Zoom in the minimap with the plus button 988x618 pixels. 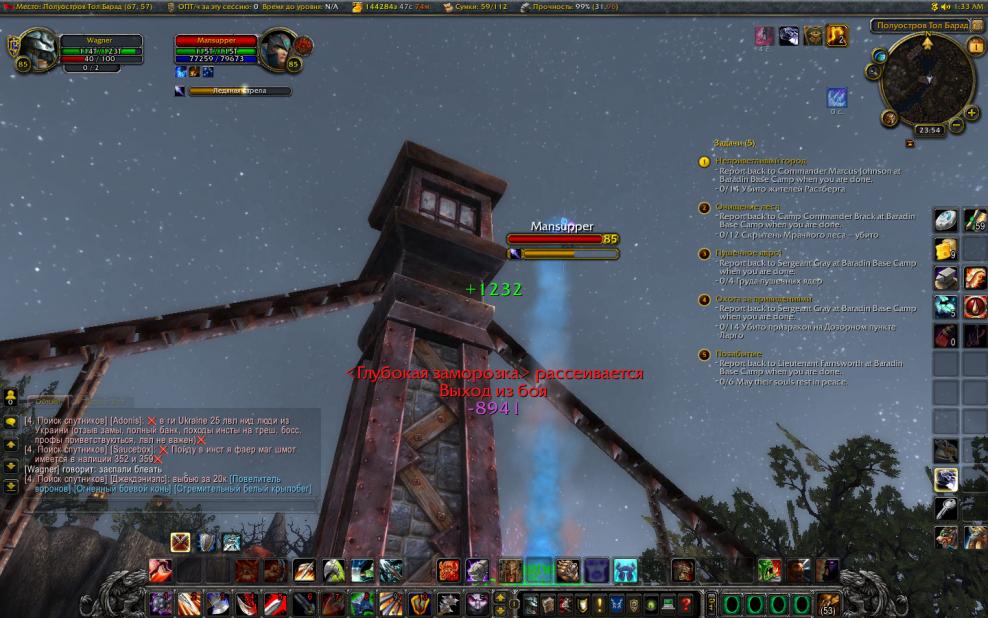(x=970, y=114)
